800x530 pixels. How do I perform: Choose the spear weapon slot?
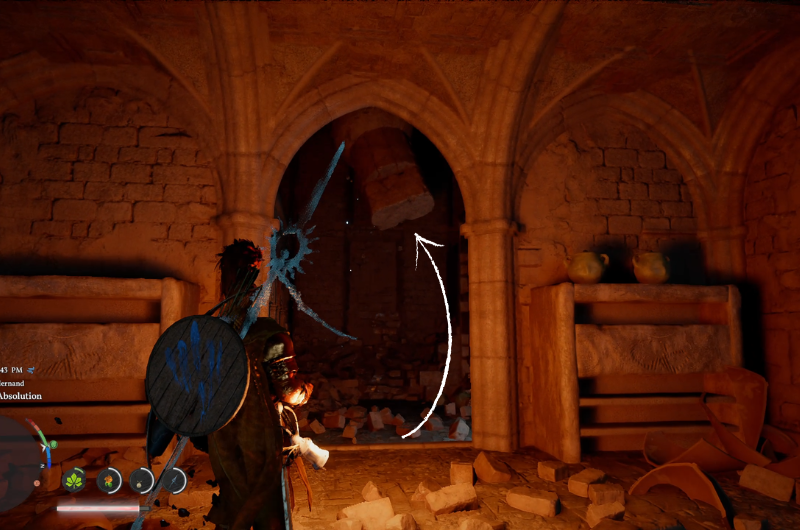(176, 481)
